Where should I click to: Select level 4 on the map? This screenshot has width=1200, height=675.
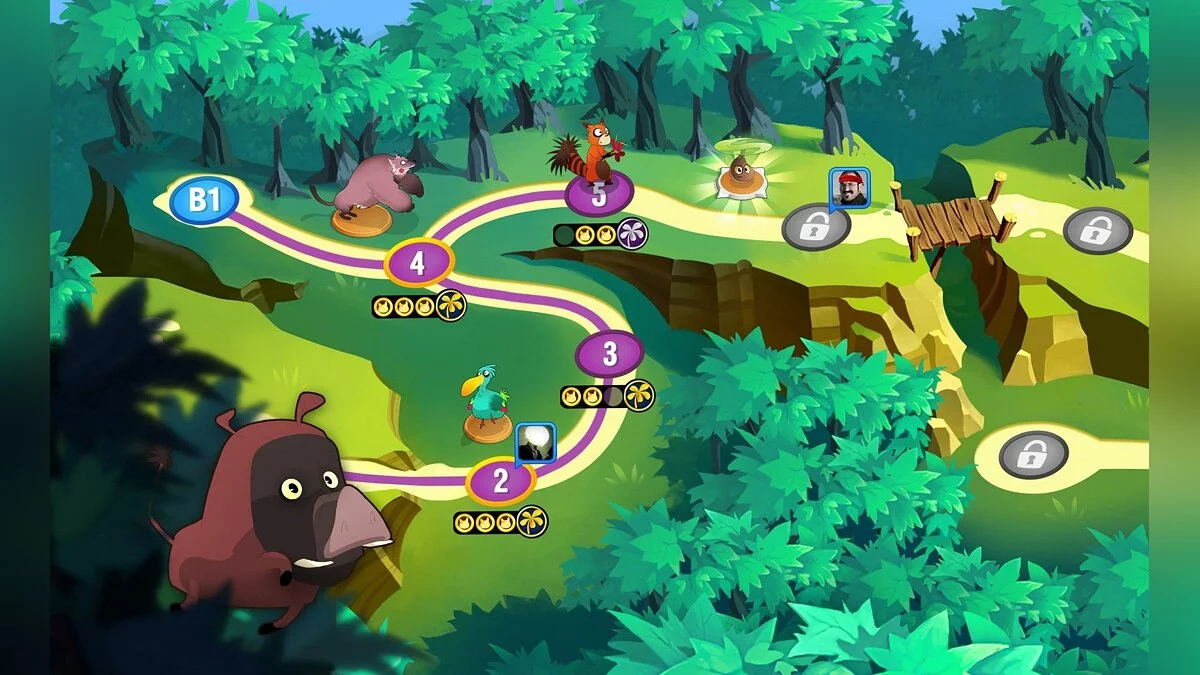pos(419,263)
